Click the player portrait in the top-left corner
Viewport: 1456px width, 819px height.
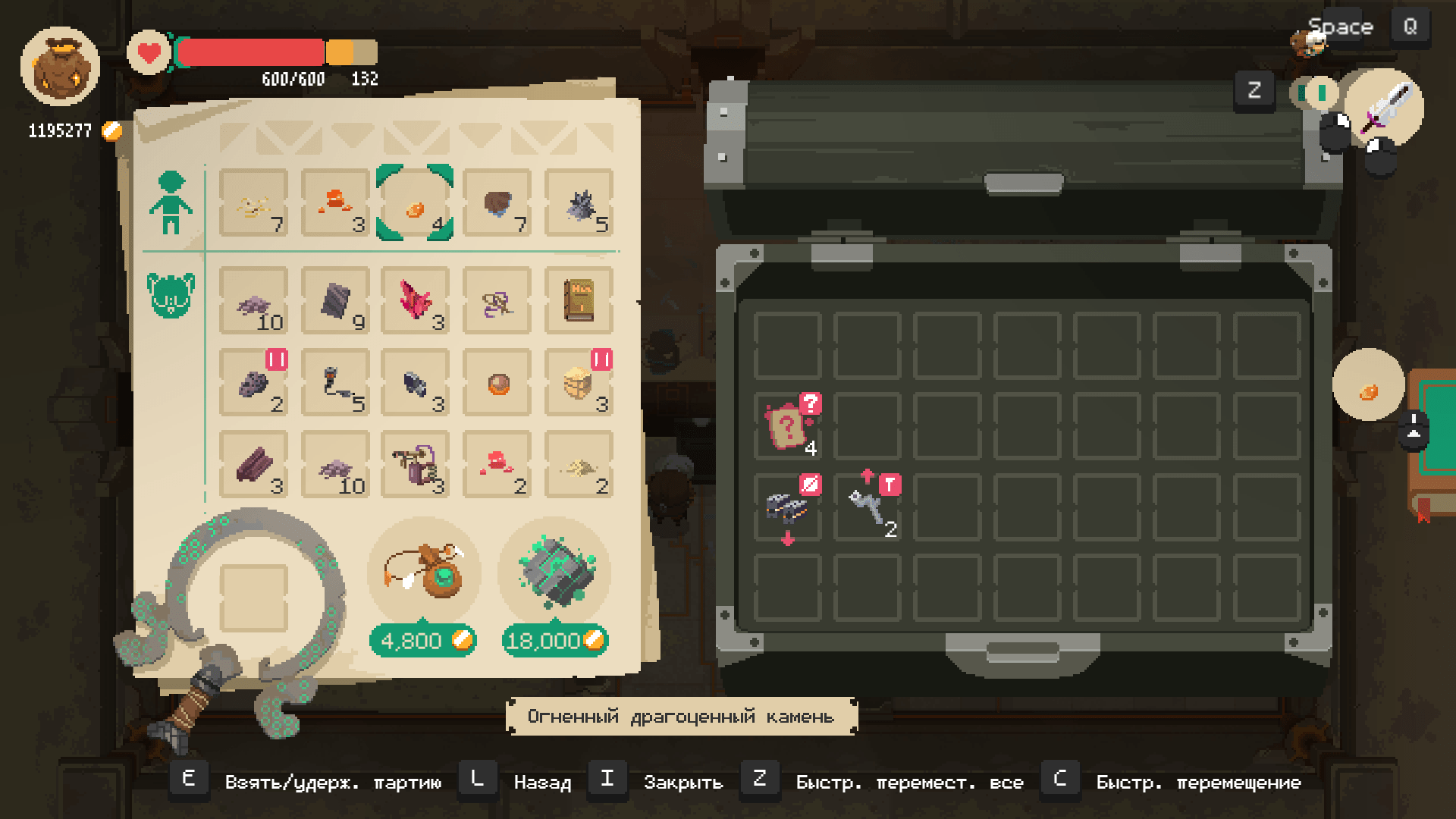[x=61, y=67]
